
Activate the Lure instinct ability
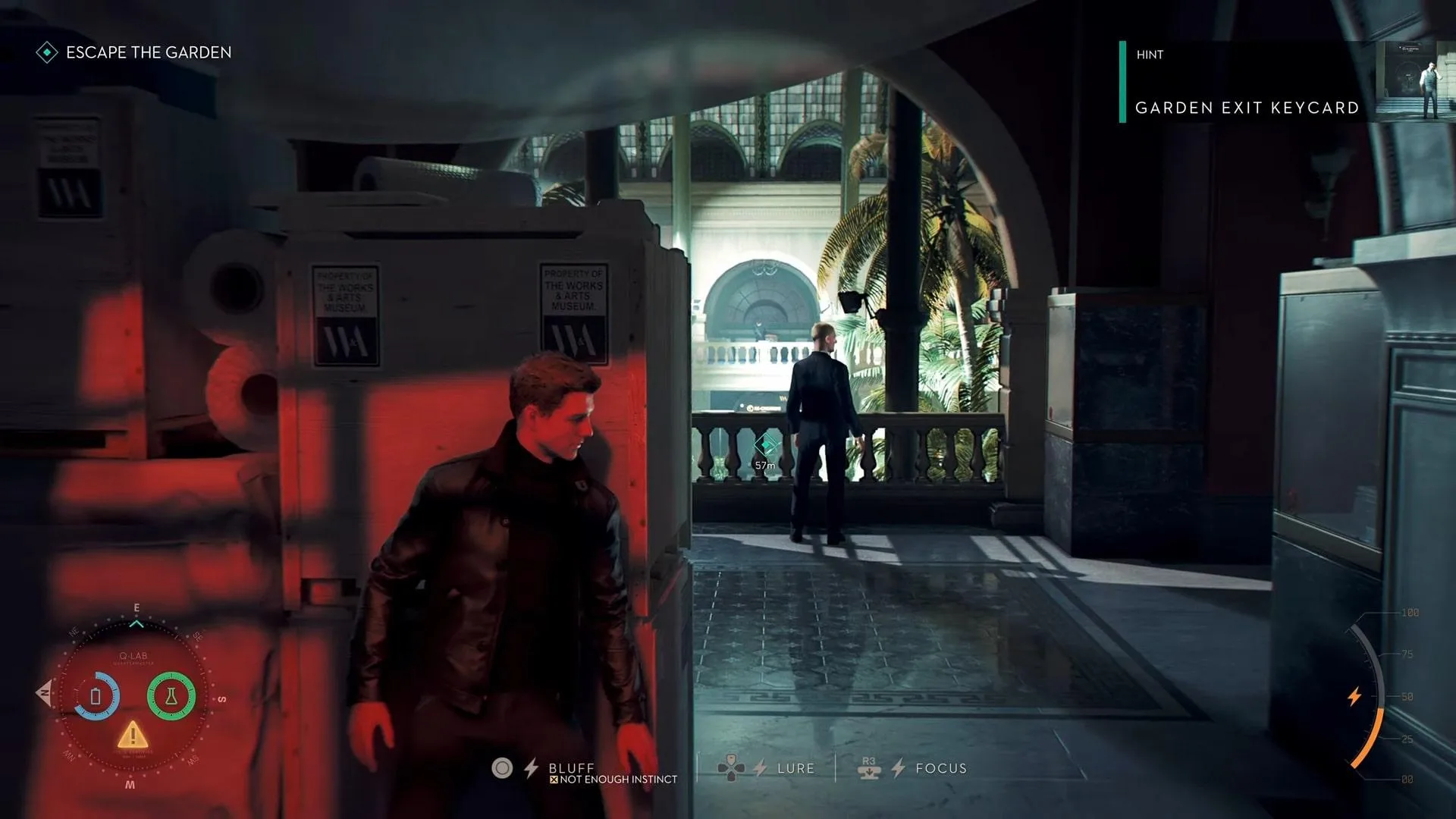coord(795,768)
